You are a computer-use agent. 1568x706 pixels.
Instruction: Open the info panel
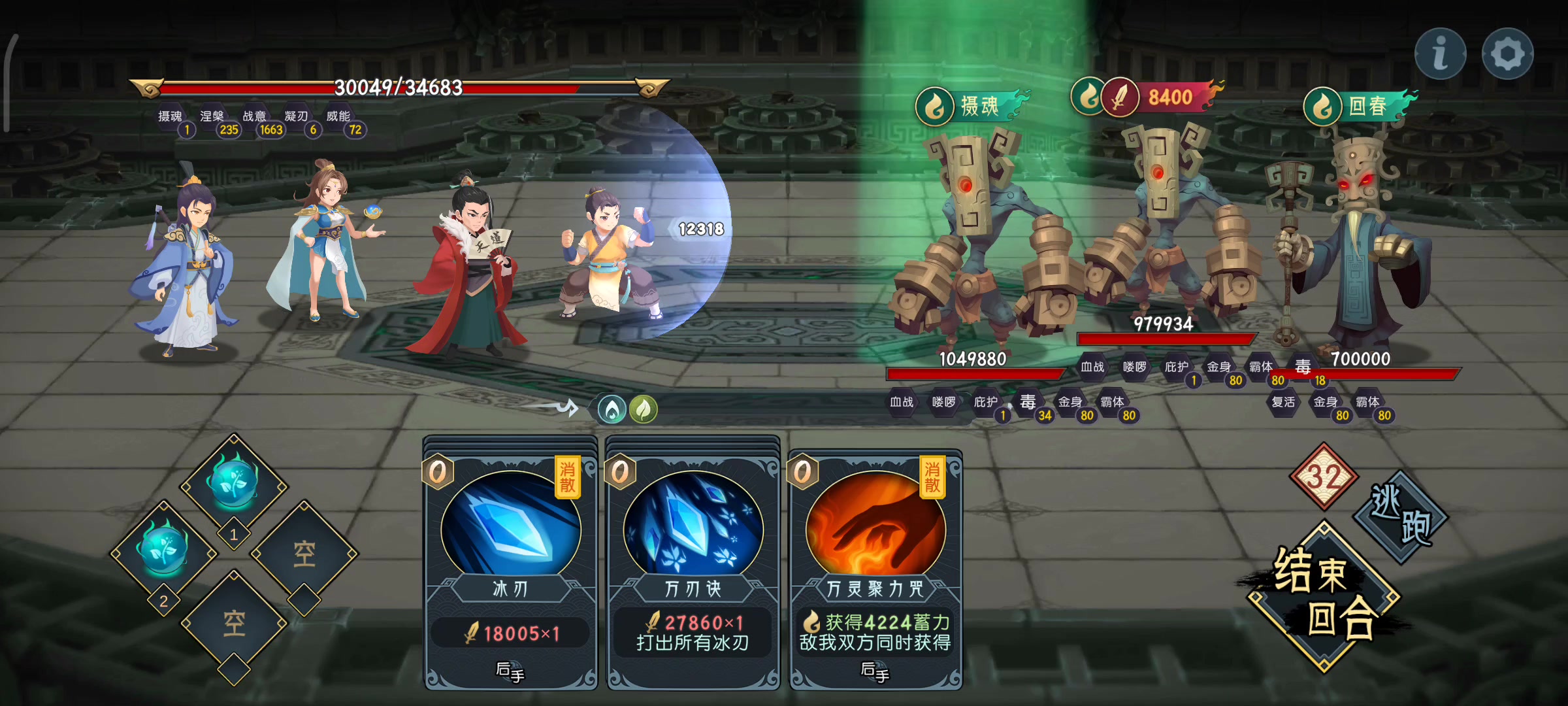tap(1440, 54)
